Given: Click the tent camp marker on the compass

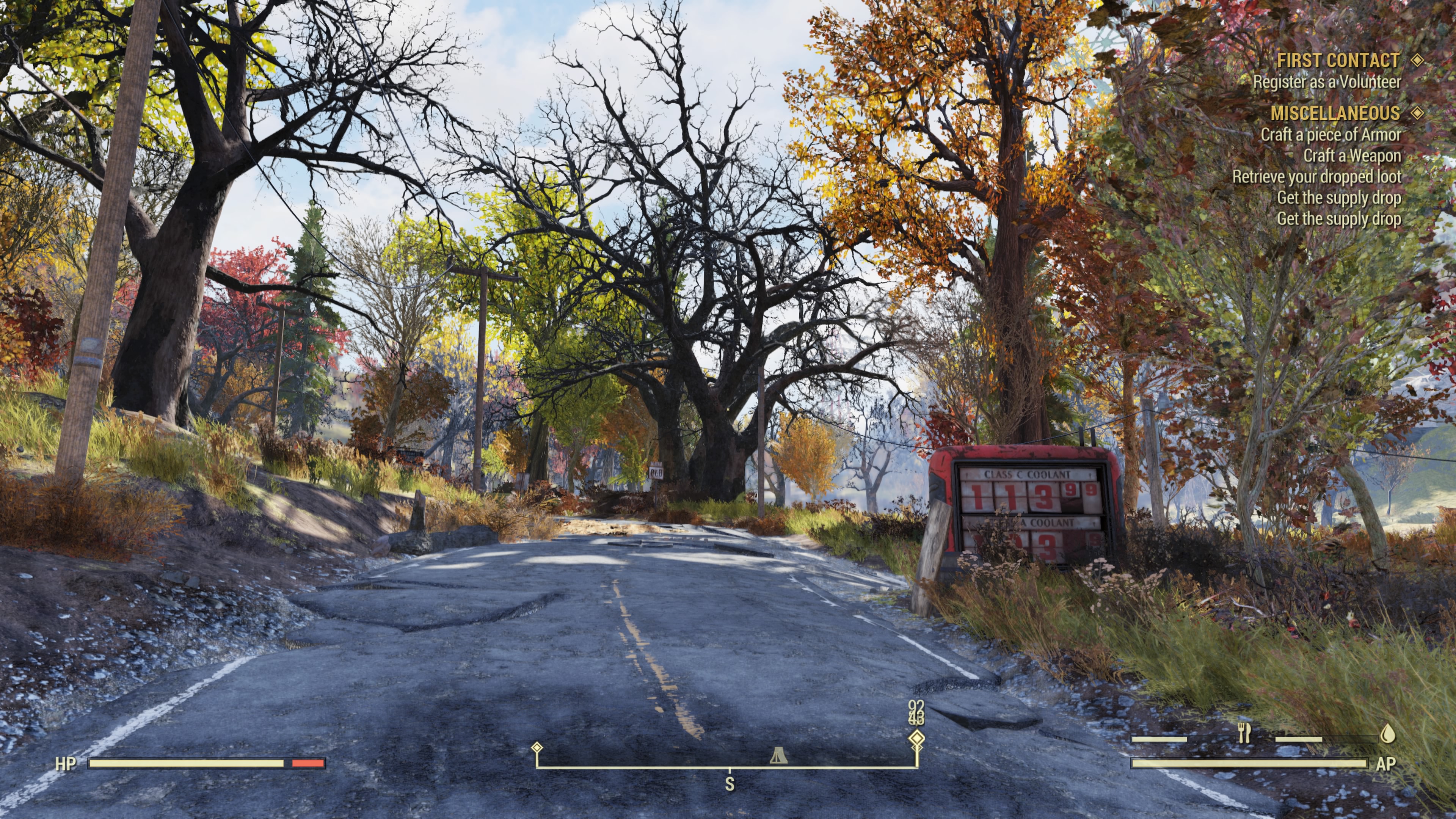Looking at the screenshot, I should [779, 755].
